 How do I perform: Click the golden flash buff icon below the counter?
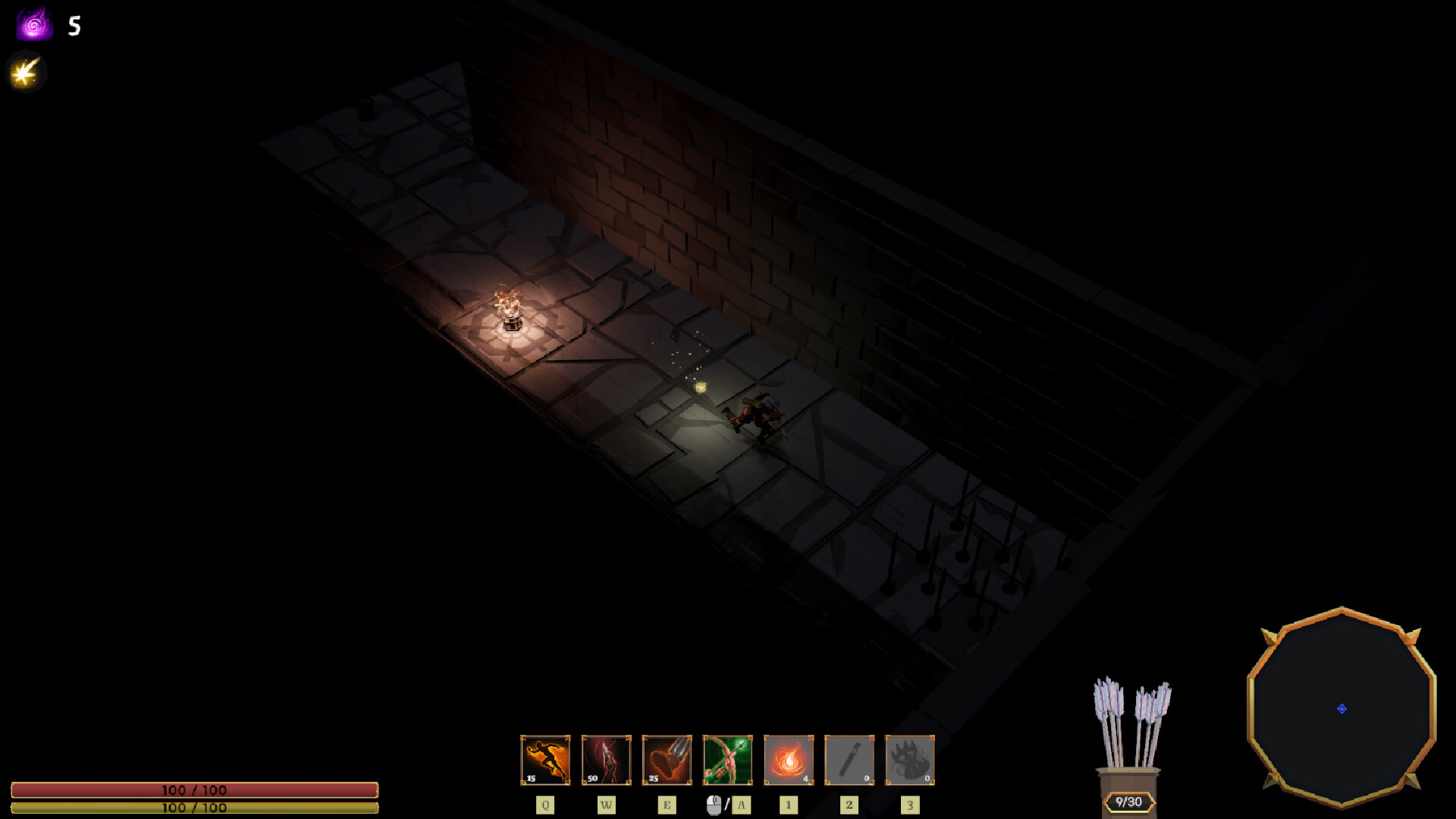point(25,72)
